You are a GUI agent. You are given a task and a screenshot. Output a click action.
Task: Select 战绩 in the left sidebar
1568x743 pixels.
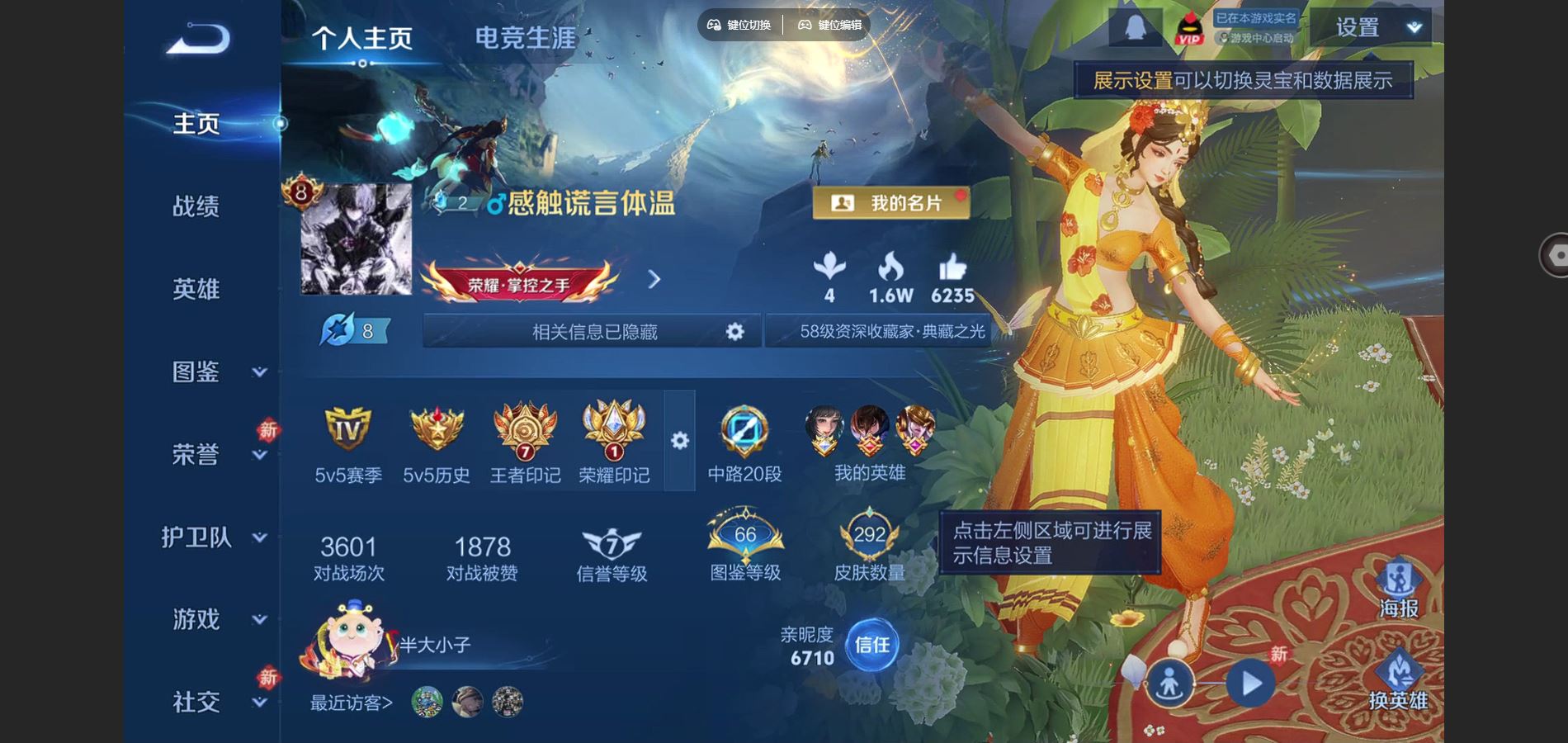(x=196, y=206)
